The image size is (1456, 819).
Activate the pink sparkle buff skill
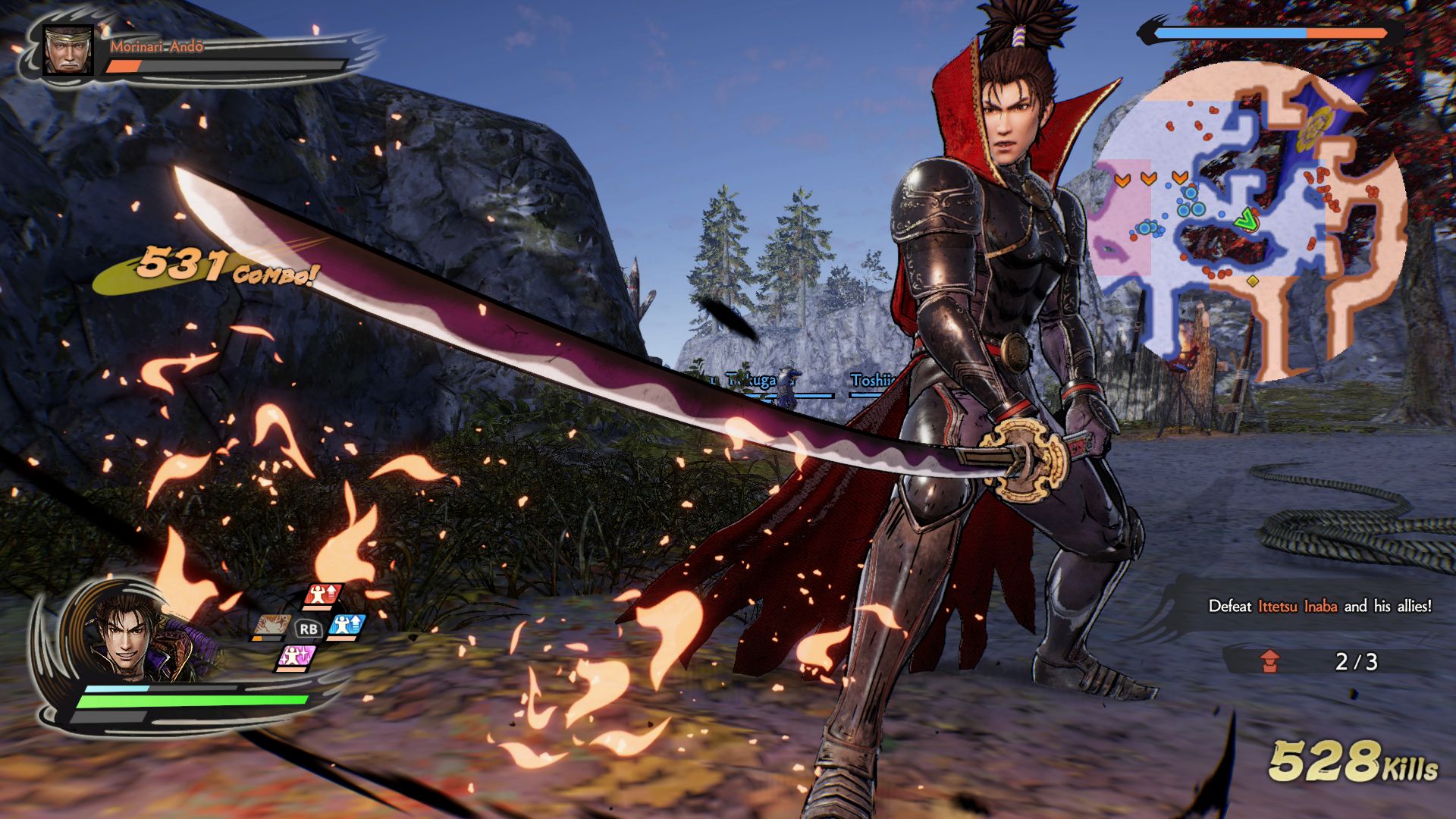tap(295, 657)
